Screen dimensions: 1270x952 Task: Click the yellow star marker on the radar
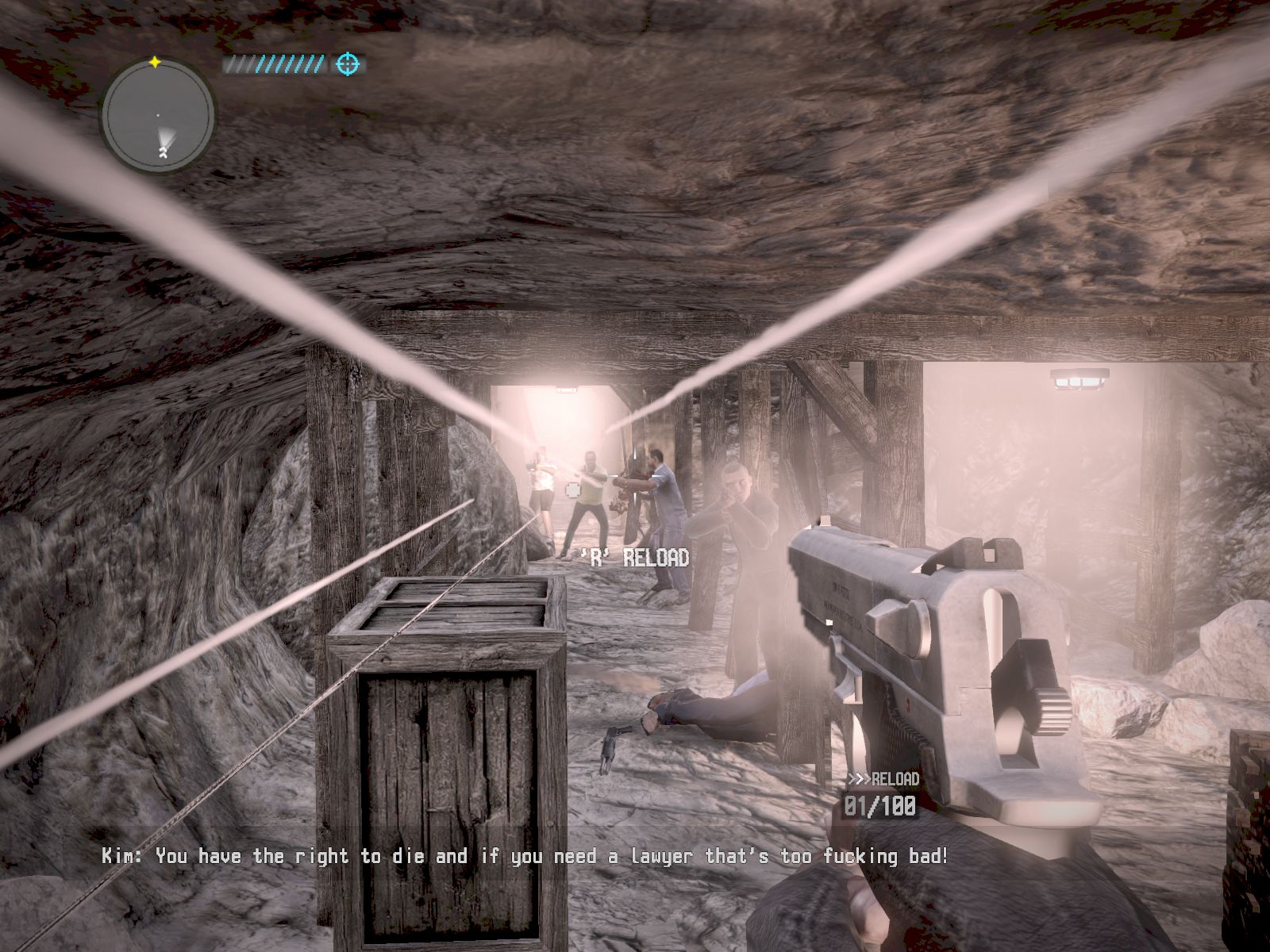155,62
